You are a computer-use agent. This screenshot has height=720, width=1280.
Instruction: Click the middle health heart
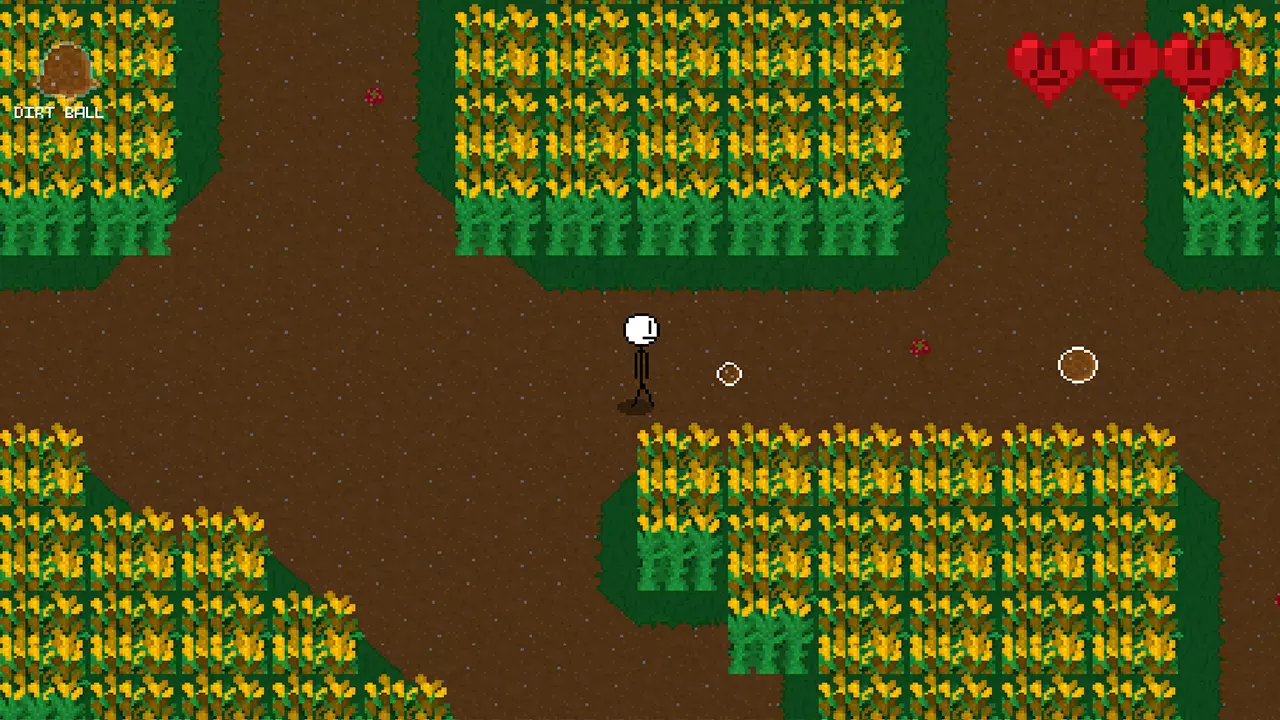click(1120, 65)
